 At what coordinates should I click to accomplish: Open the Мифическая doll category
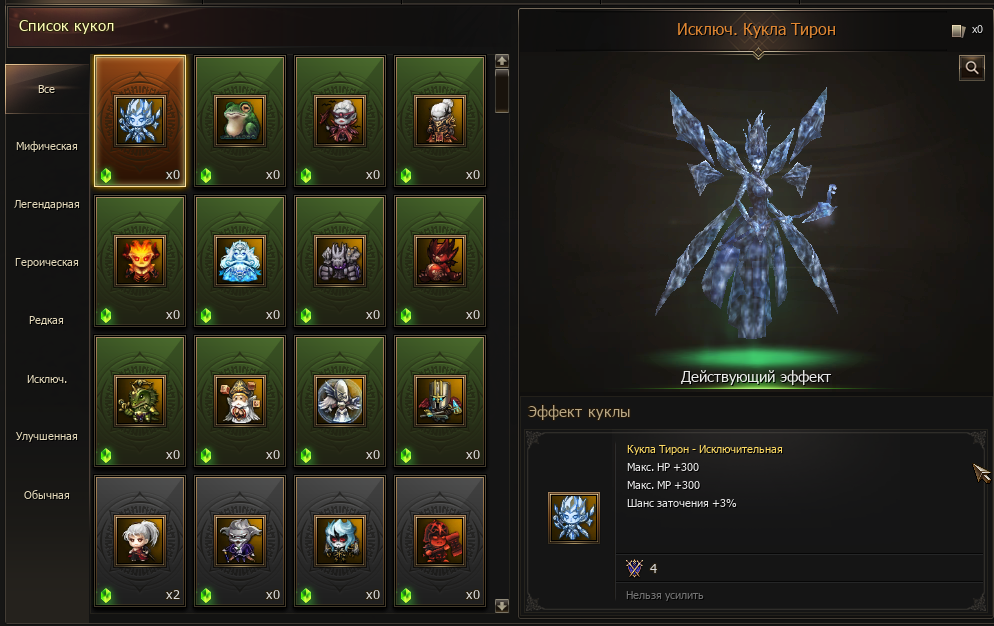pyautogui.click(x=46, y=146)
